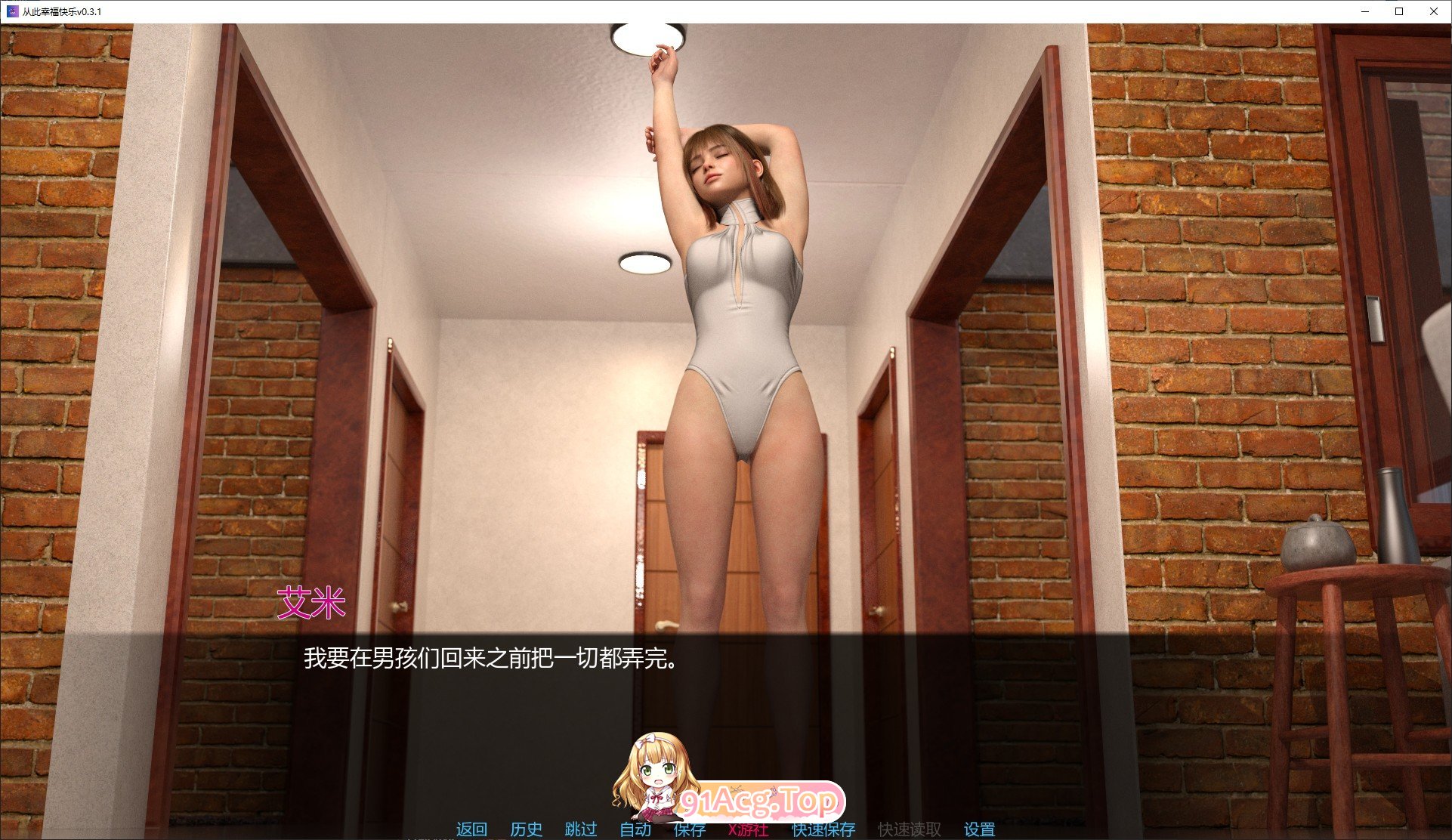Click the window title 从此幸福快乐v0.3.1

pos(64,11)
